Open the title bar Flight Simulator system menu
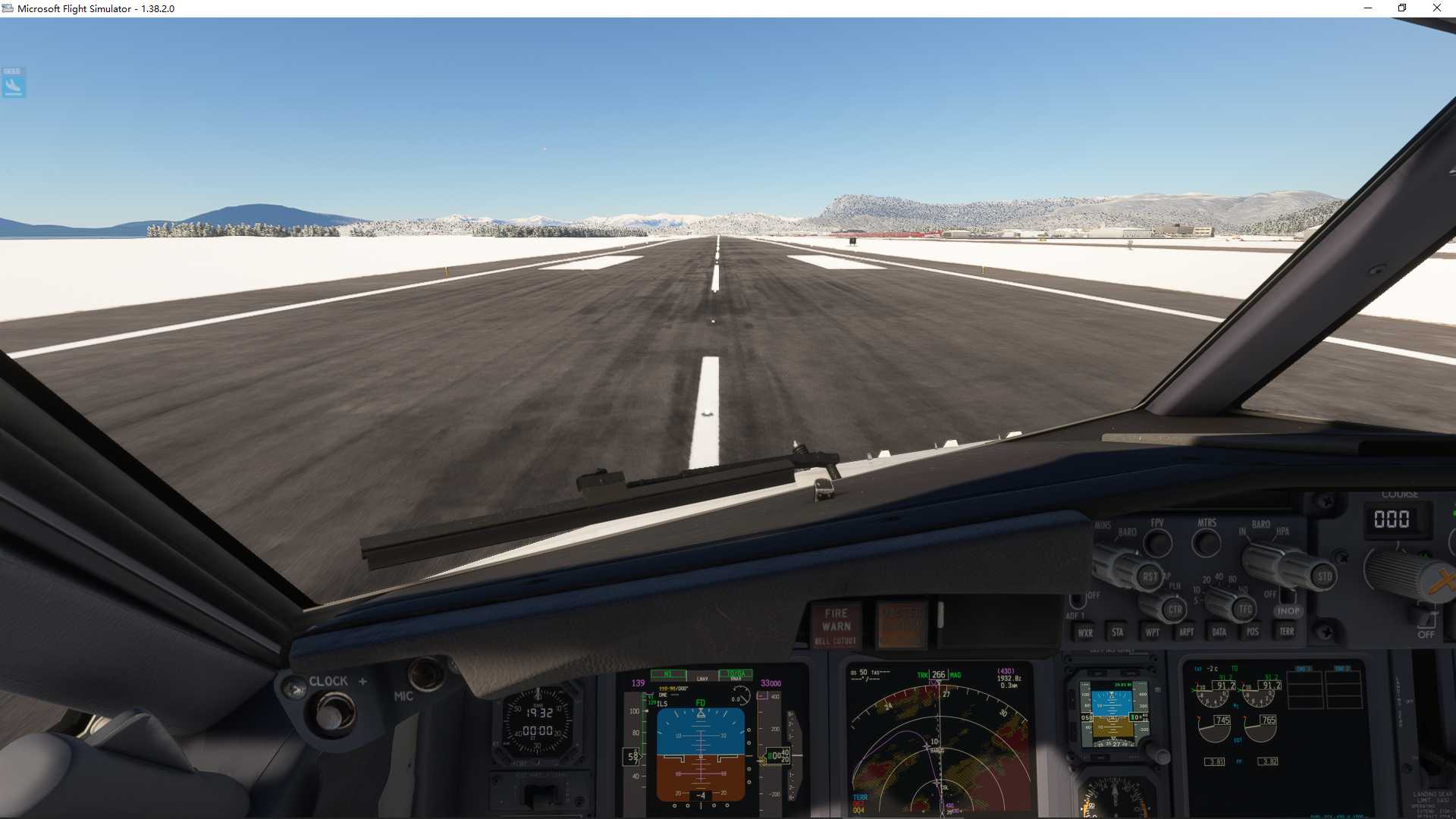 click(8, 8)
